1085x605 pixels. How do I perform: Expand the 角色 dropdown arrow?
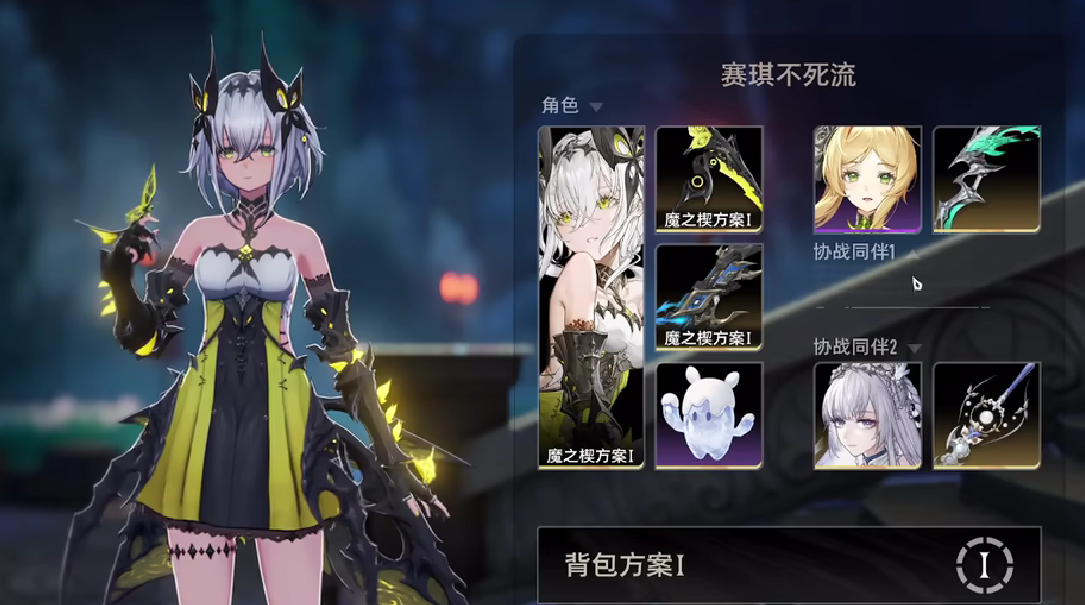[596, 106]
